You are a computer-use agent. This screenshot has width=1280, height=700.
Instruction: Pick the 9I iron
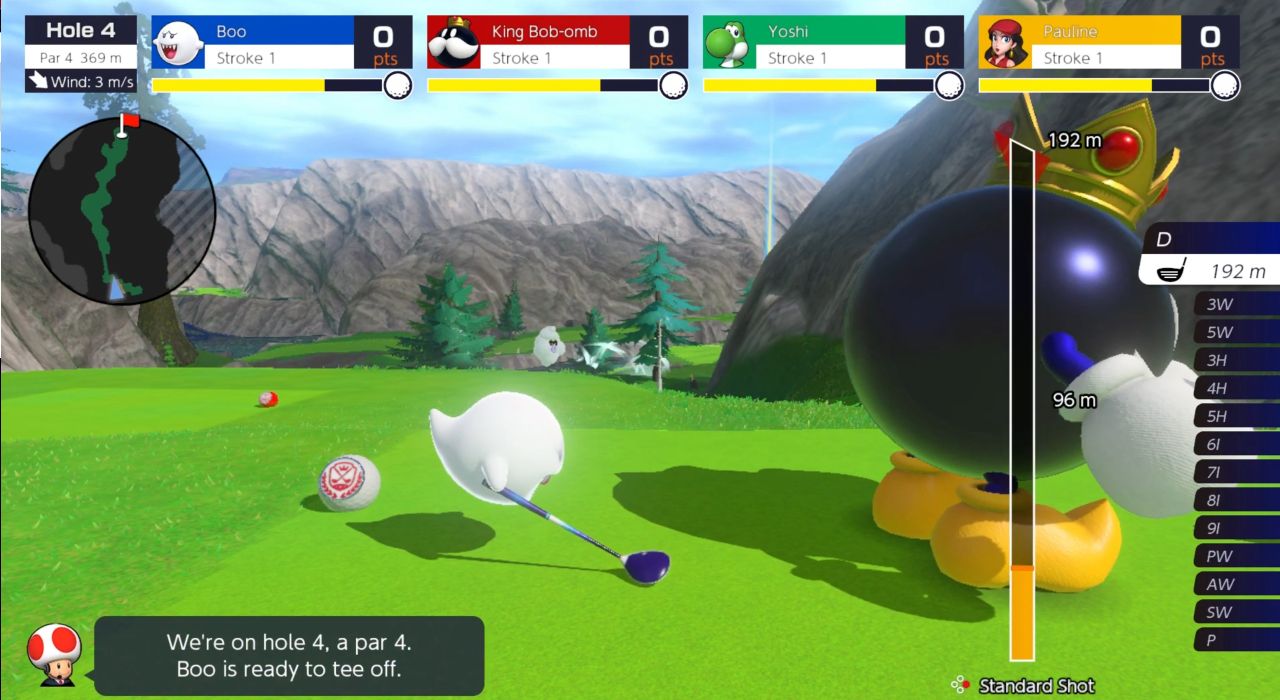pyautogui.click(x=1235, y=528)
